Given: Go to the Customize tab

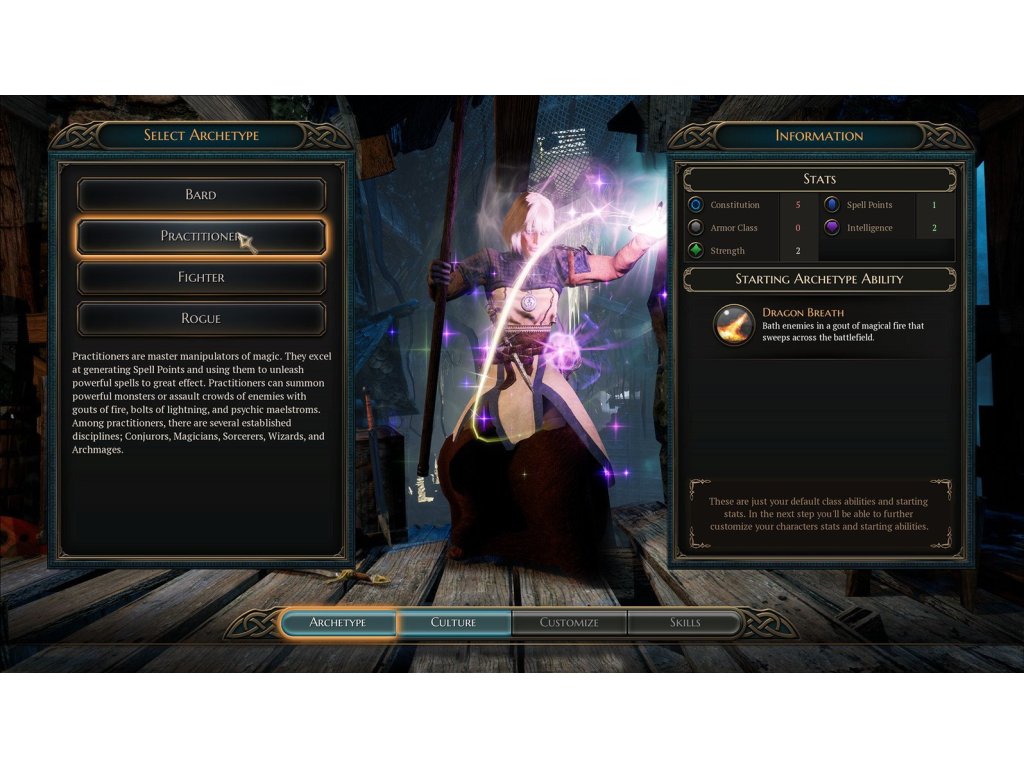Looking at the screenshot, I should [569, 623].
